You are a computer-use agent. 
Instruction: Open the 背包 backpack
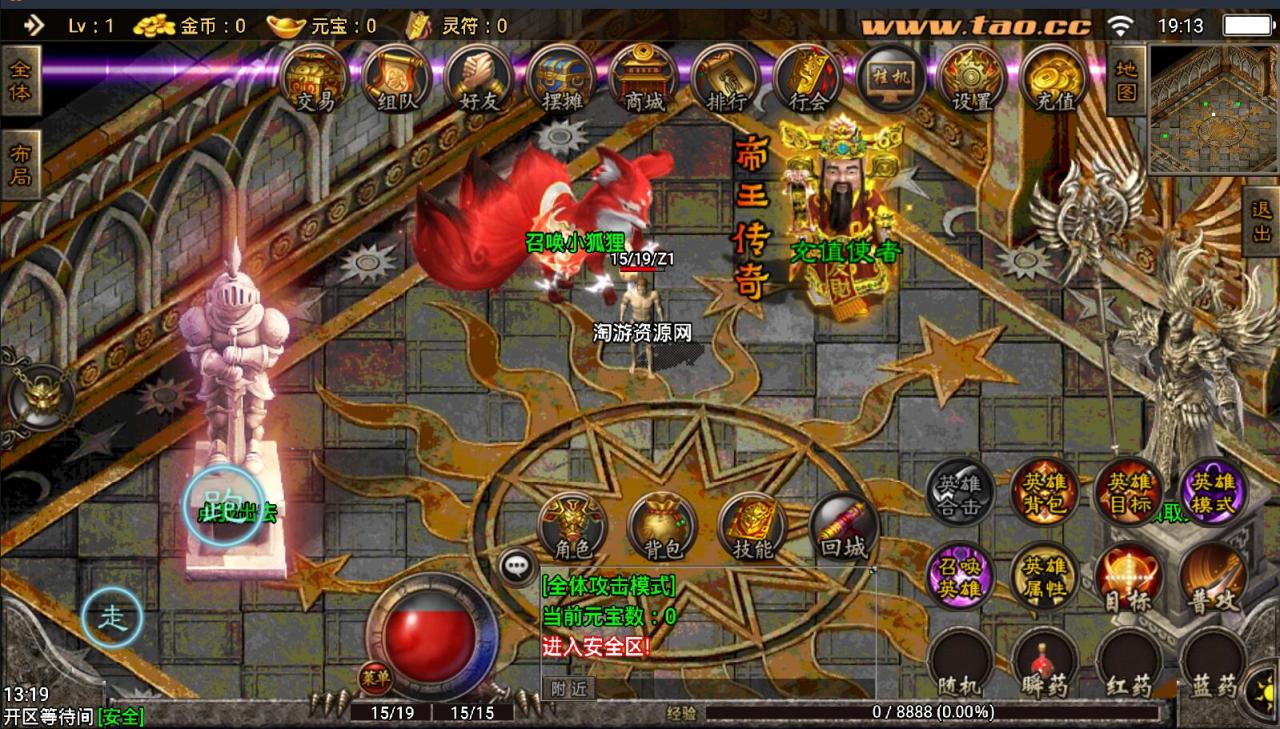(x=661, y=528)
